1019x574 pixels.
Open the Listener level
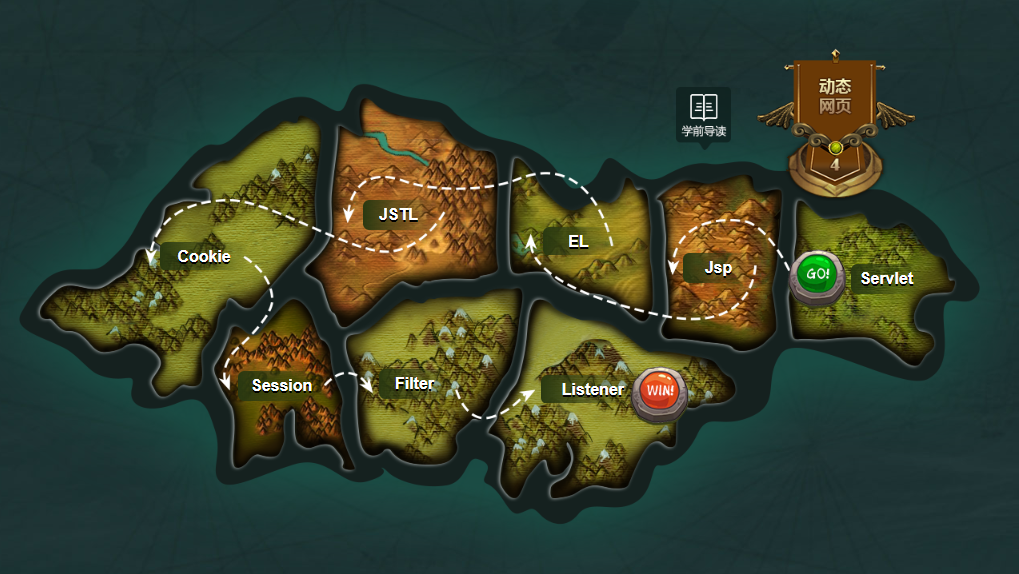pyautogui.click(x=591, y=389)
